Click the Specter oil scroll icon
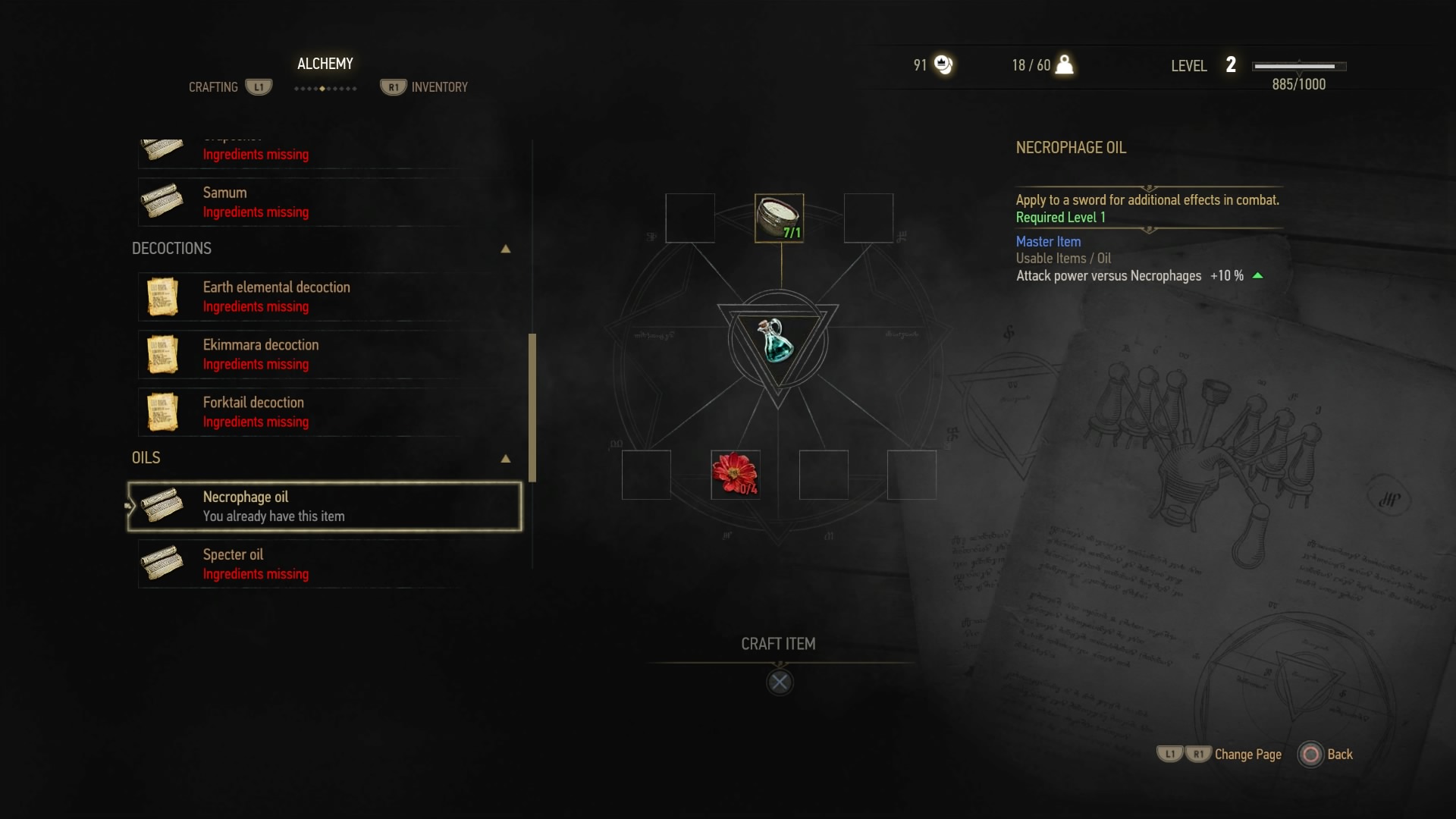This screenshot has height=819, width=1456. click(162, 563)
